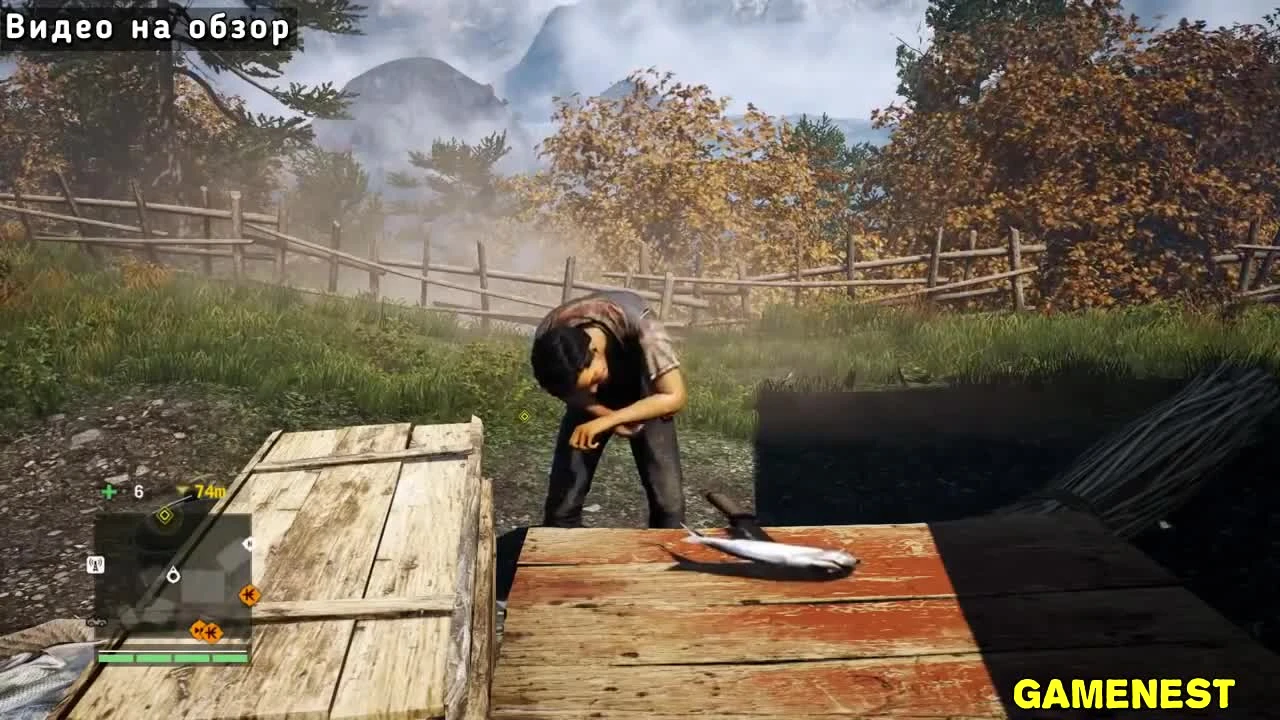
Task: Click the green segmented health bar
Action: [172, 658]
